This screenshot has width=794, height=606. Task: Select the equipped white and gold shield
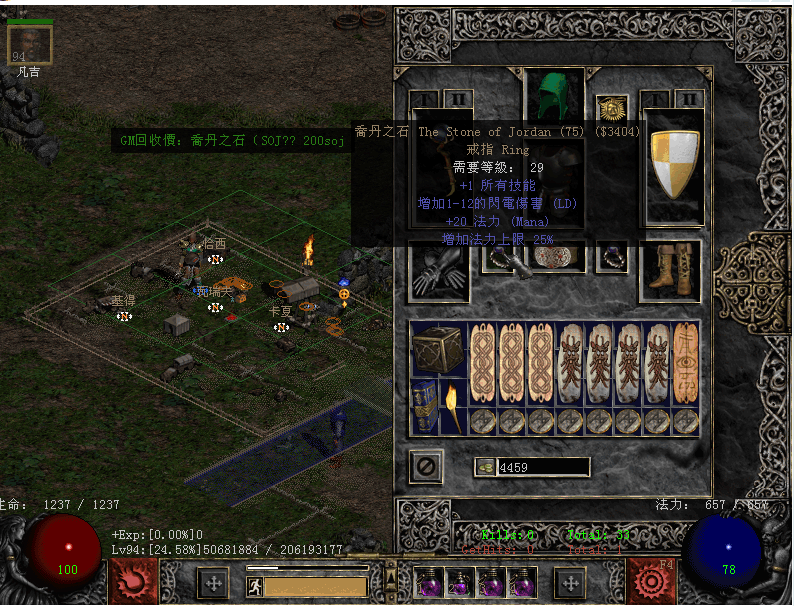coord(675,163)
